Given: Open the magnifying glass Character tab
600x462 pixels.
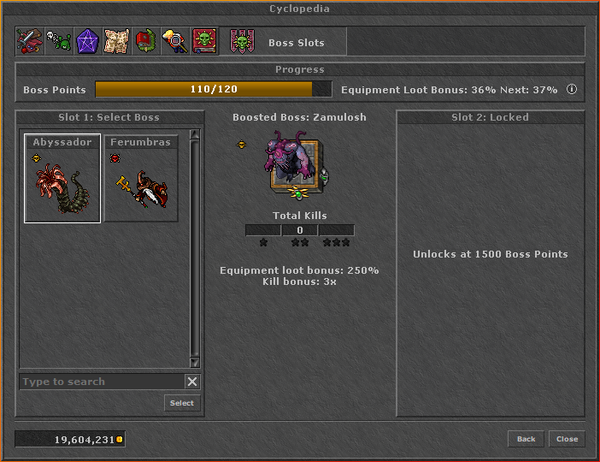Looking at the screenshot, I should 174,41.
